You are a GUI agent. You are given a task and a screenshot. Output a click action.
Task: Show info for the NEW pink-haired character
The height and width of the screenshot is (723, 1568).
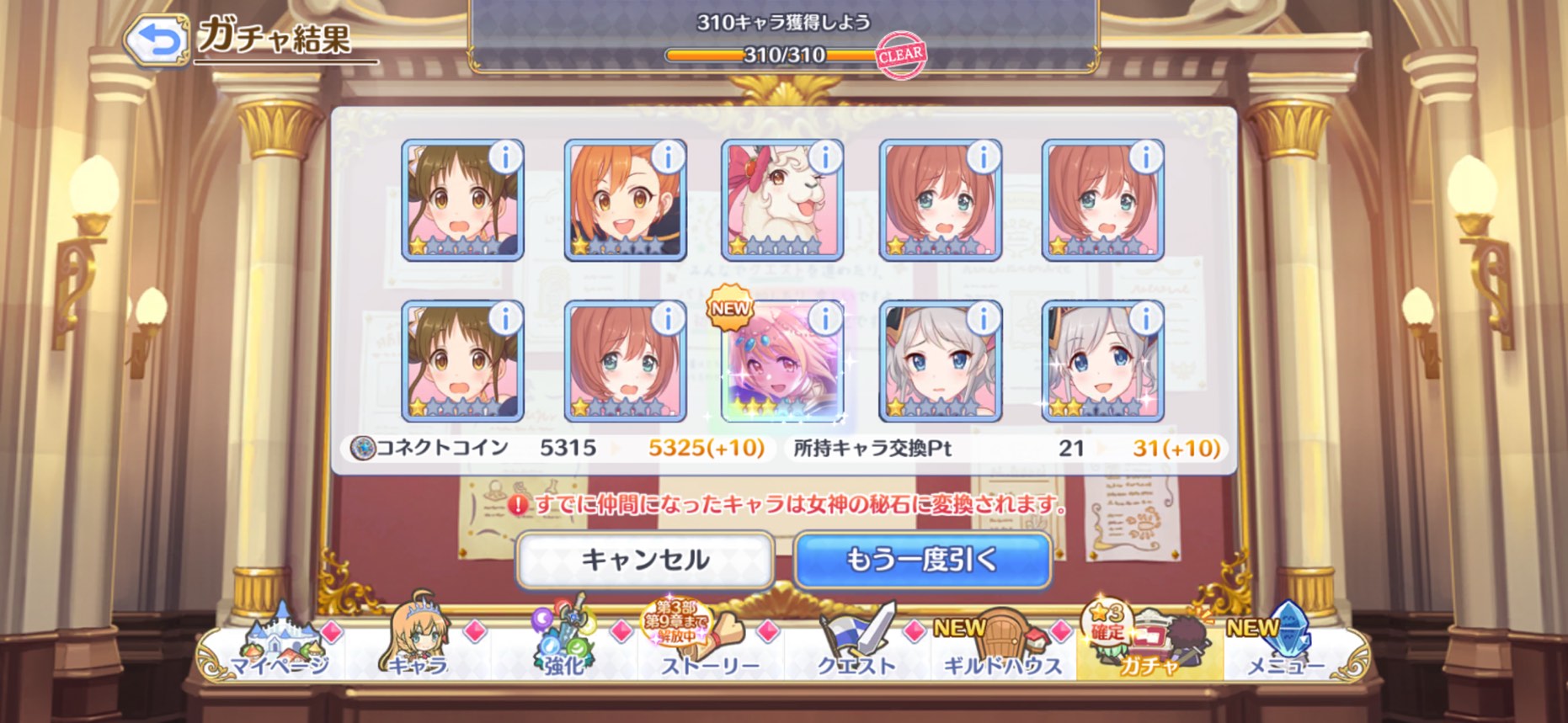point(824,318)
